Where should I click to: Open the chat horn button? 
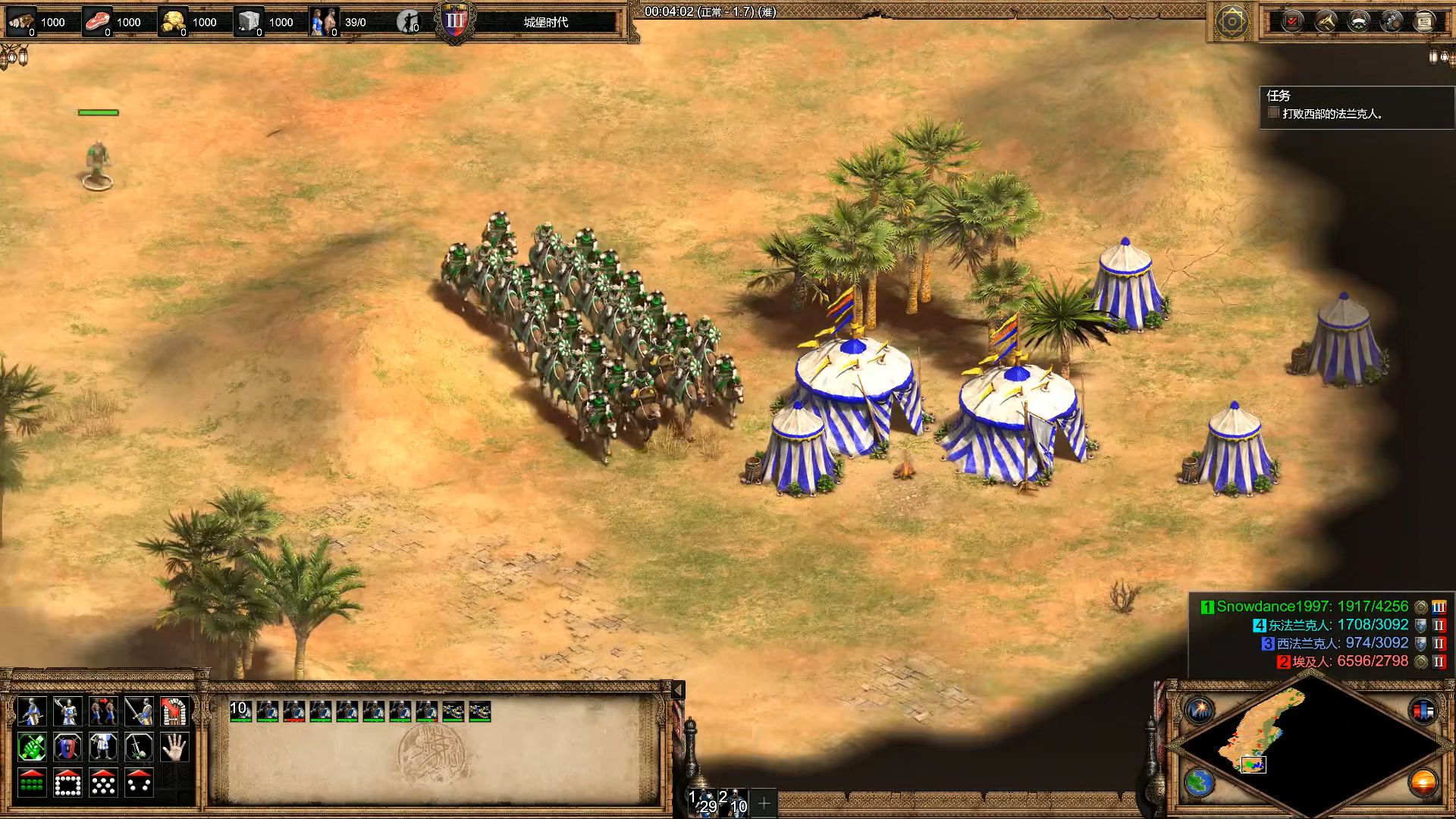tap(1326, 21)
